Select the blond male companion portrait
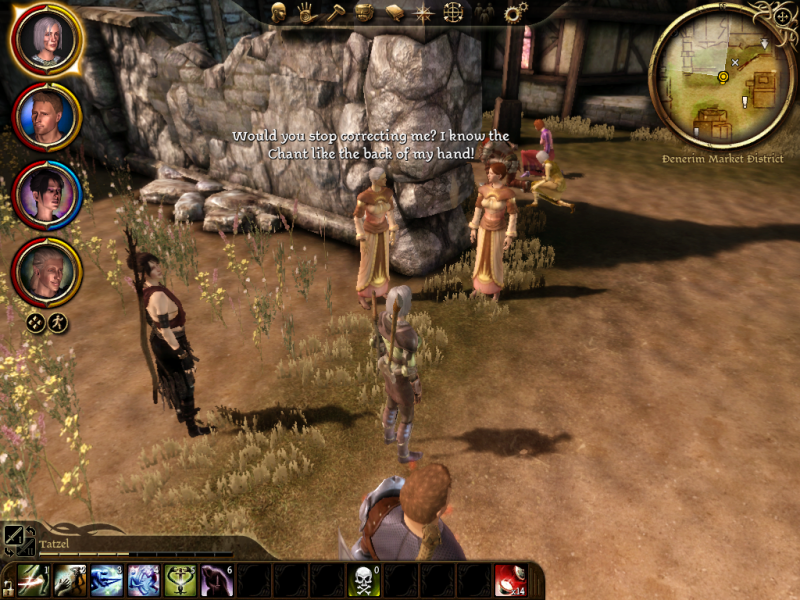Screen dimensions: 800x600 click(46, 116)
